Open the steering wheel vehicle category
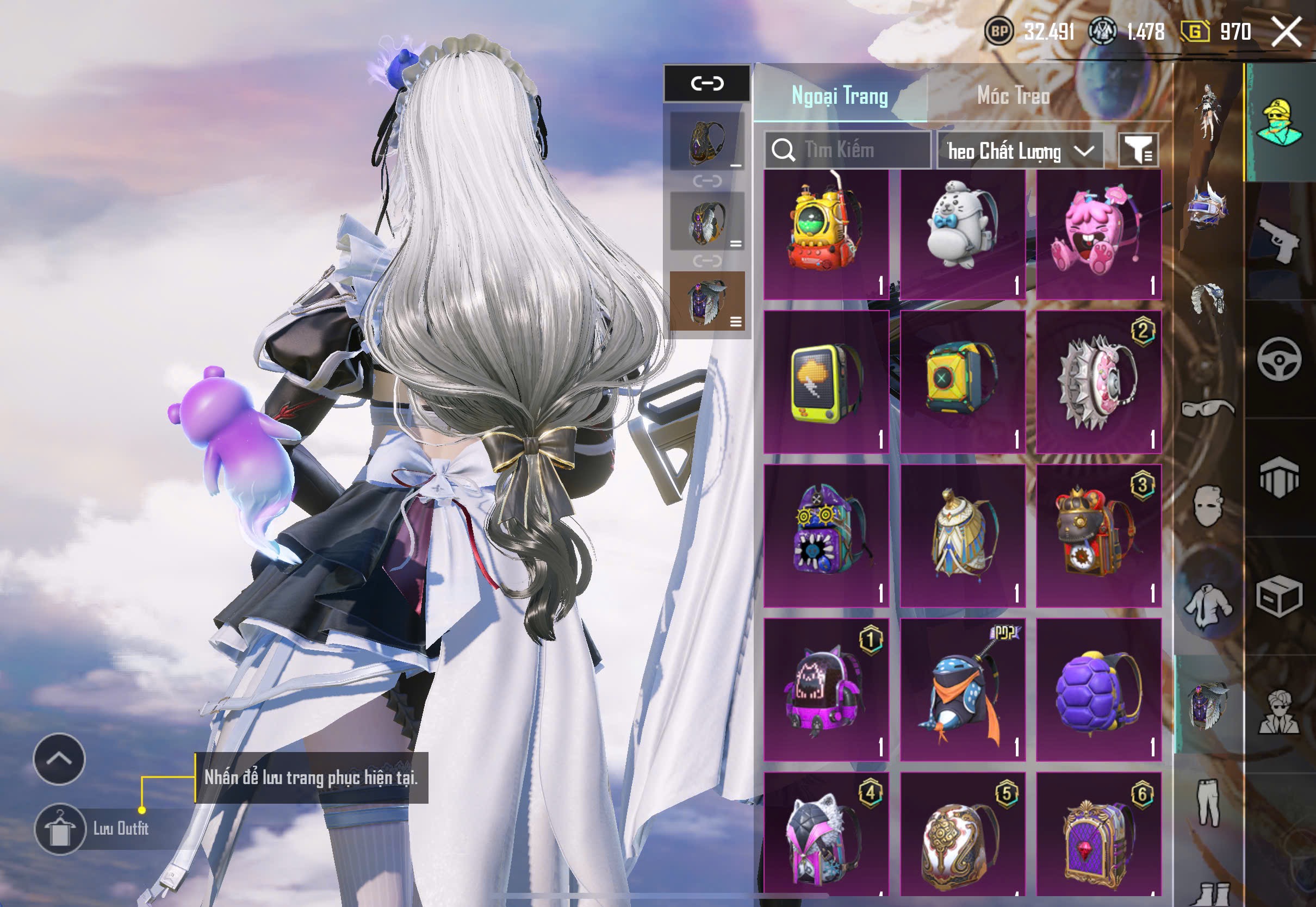The width and height of the screenshot is (1316, 907). (x=1279, y=359)
